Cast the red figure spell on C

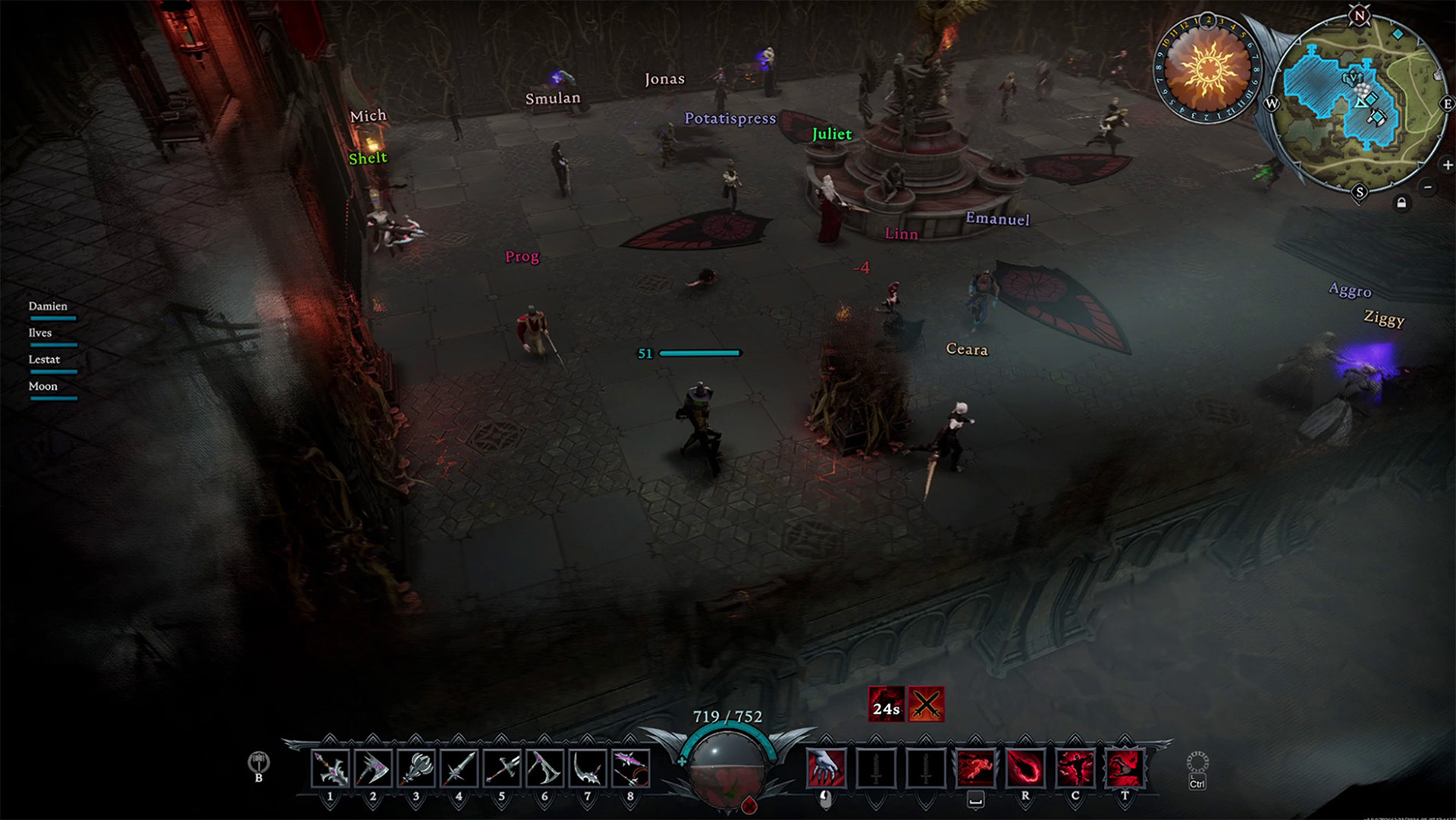[1075, 768]
